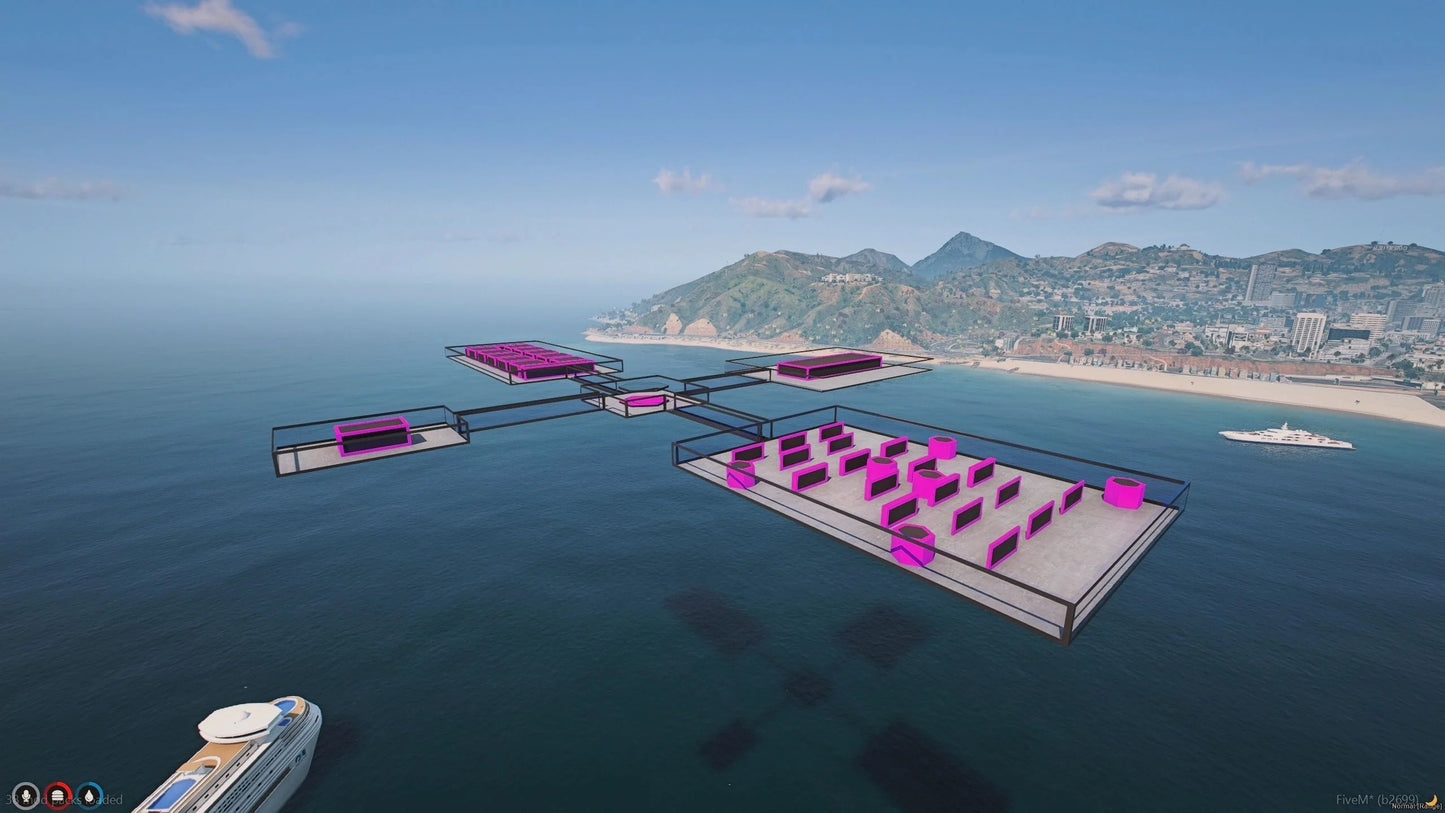Select the burger hunger status icon
This screenshot has height=813, width=1445.
pyautogui.click(x=58, y=796)
